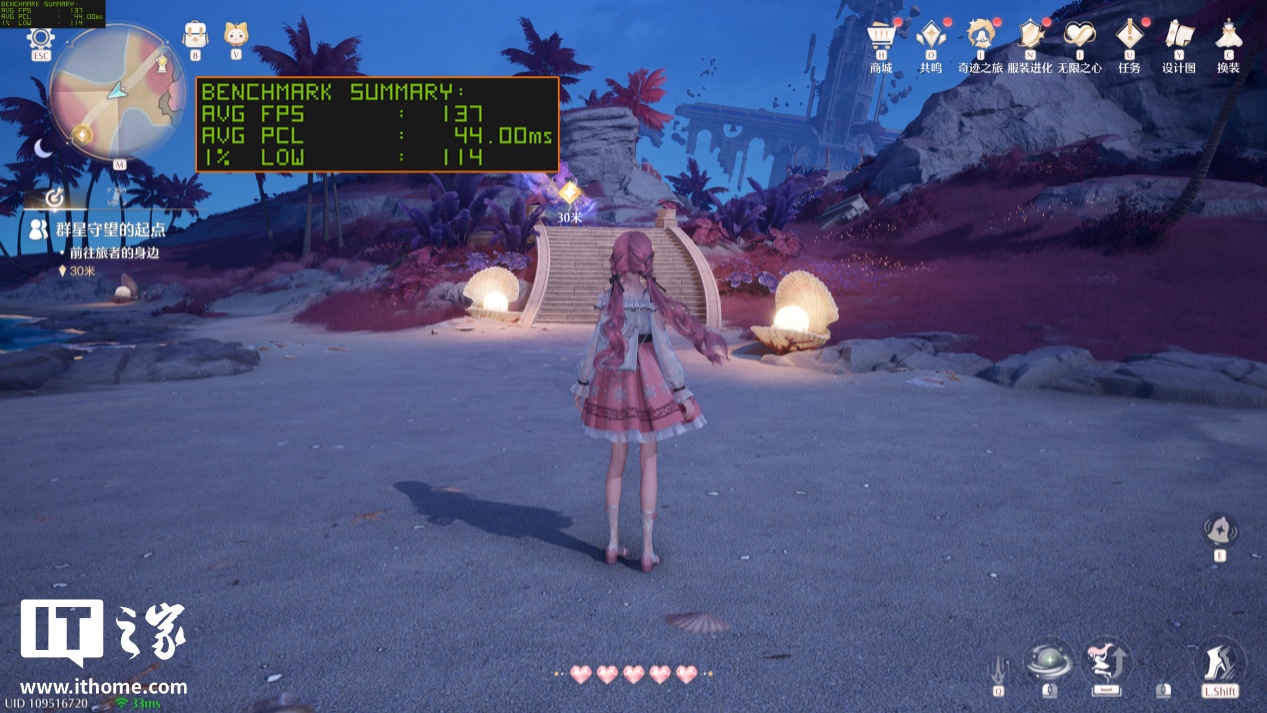Open the 共鸣 resonance menu

[x=931, y=36]
